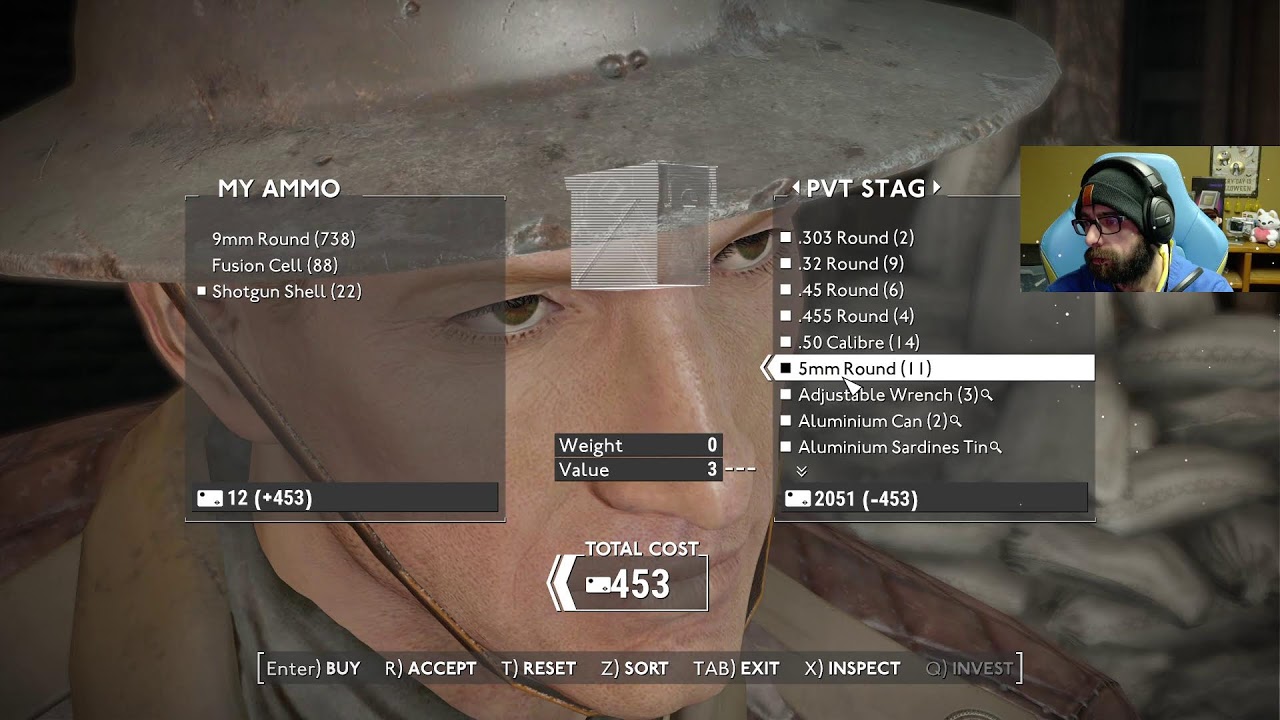The image size is (1280, 720).
Task: Exit the trading screen
Action: click(x=736, y=668)
